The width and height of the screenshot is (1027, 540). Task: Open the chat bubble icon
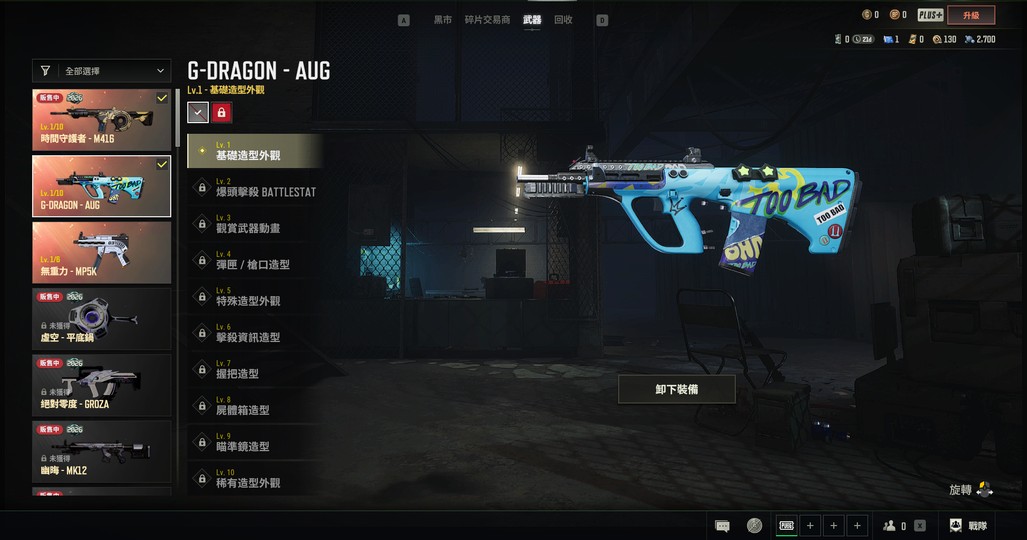[x=722, y=526]
